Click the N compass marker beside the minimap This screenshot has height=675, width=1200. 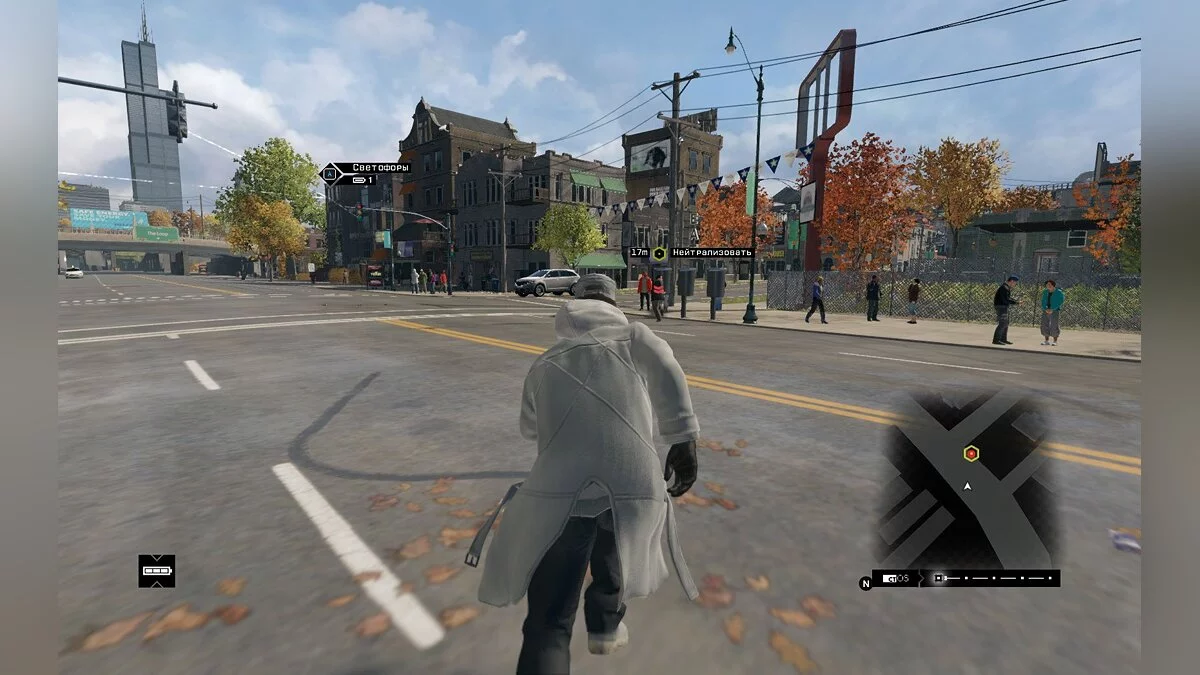point(865,583)
